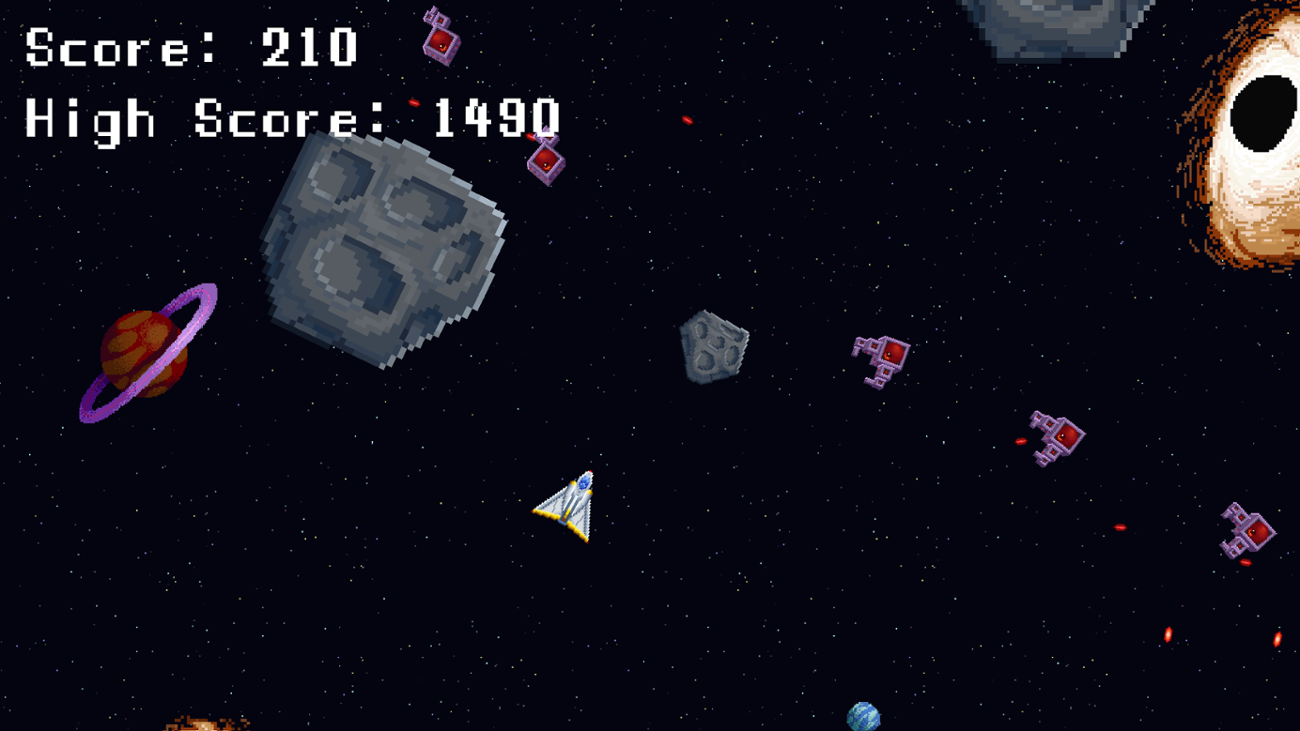
Task: Click the Score: 210 text
Action: pos(190,48)
